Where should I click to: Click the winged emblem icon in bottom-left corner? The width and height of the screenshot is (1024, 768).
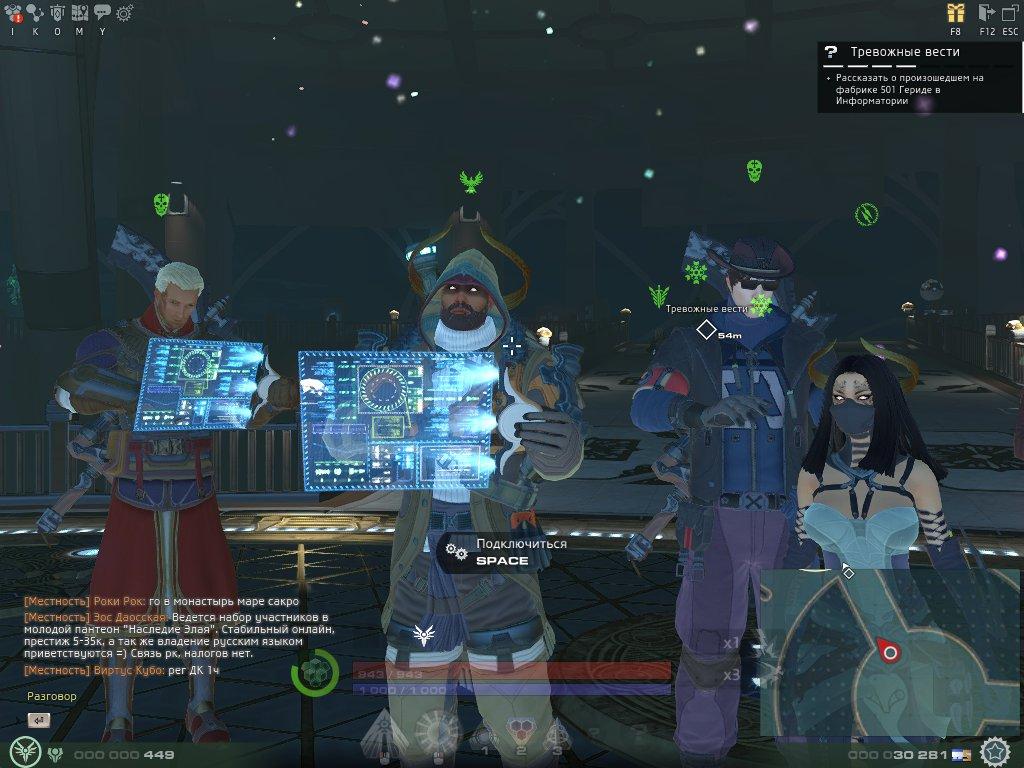pos(24,750)
